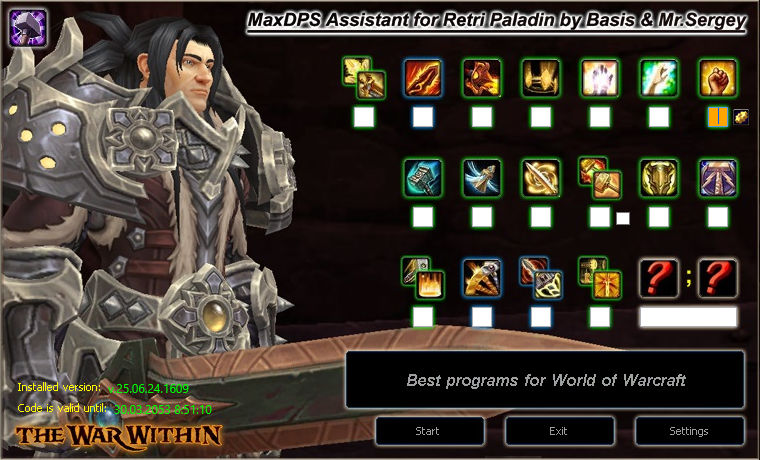Click the small gold icon beside orange checkbox
Image resolution: width=760 pixels, height=460 pixels.
741,116
